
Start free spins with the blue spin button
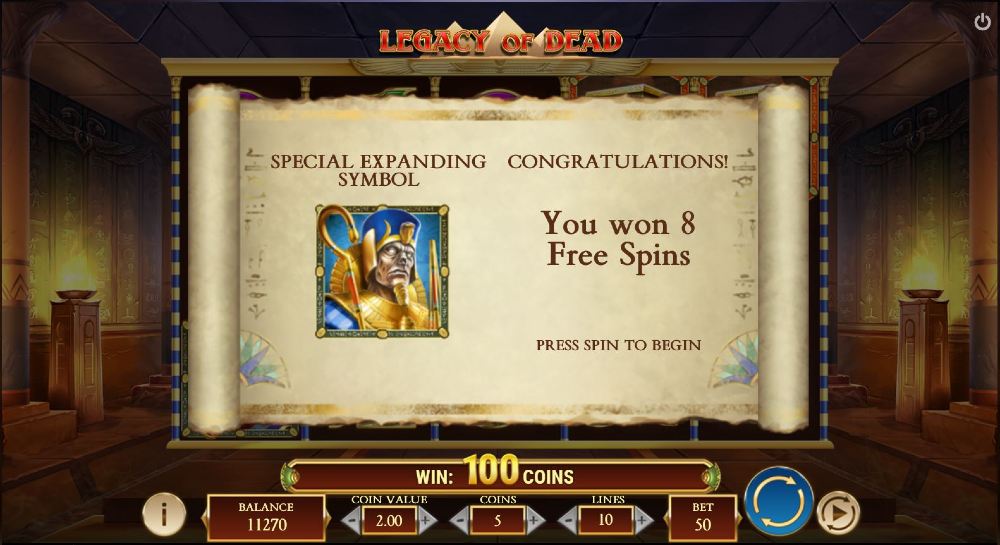(778, 501)
